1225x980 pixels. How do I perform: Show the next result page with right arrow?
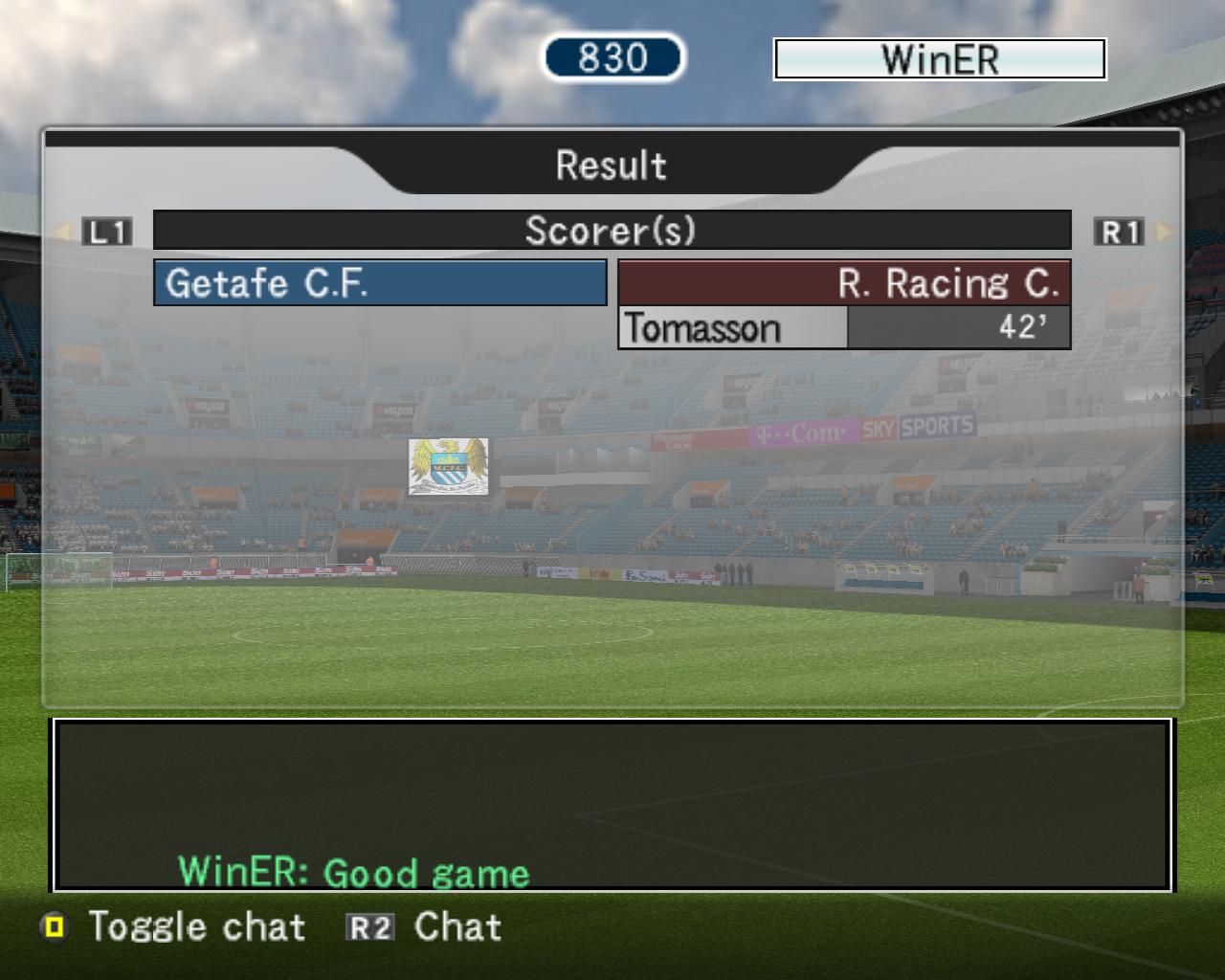tap(1164, 232)
